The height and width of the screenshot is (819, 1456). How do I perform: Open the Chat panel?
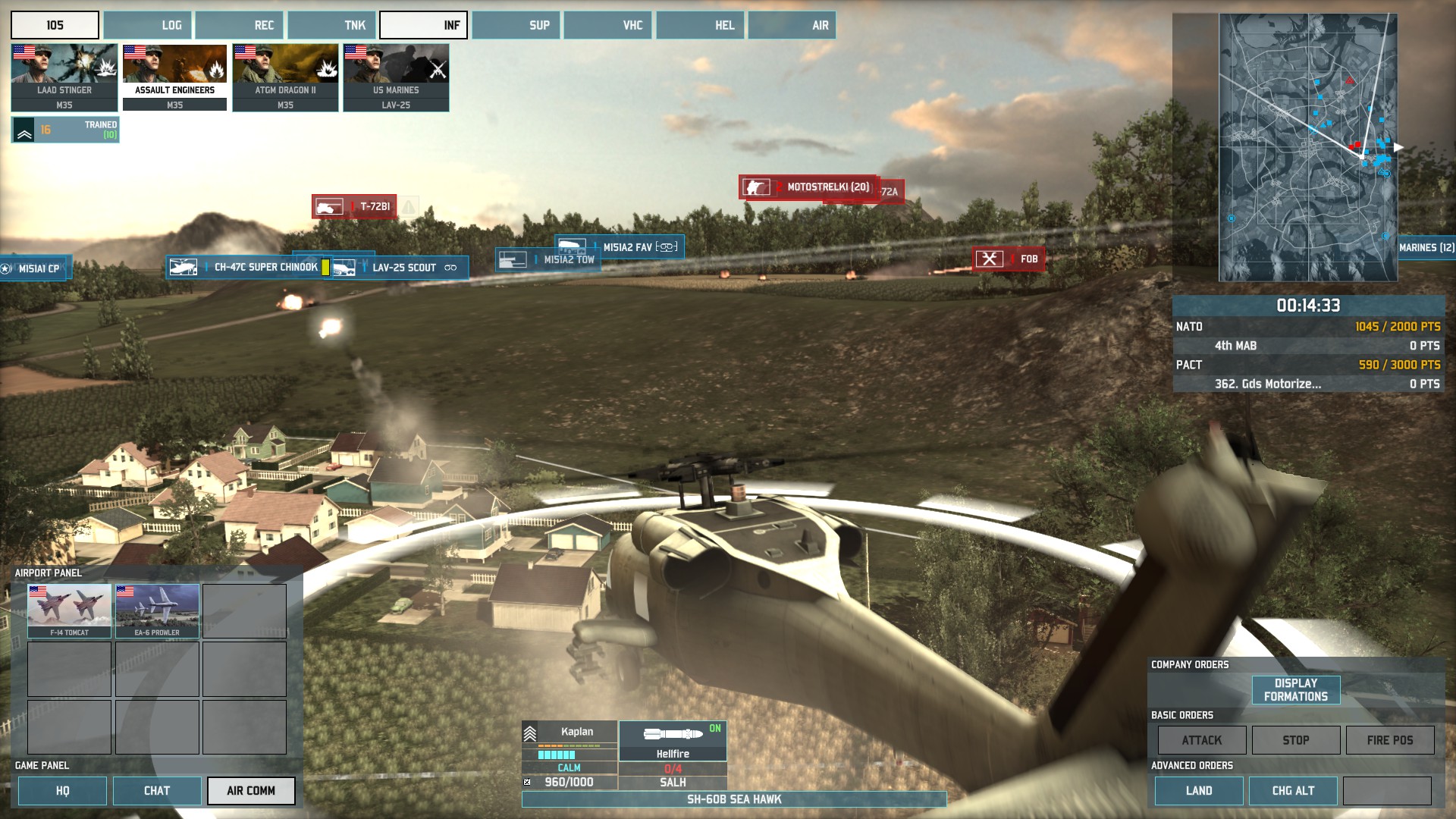(157, 790)
